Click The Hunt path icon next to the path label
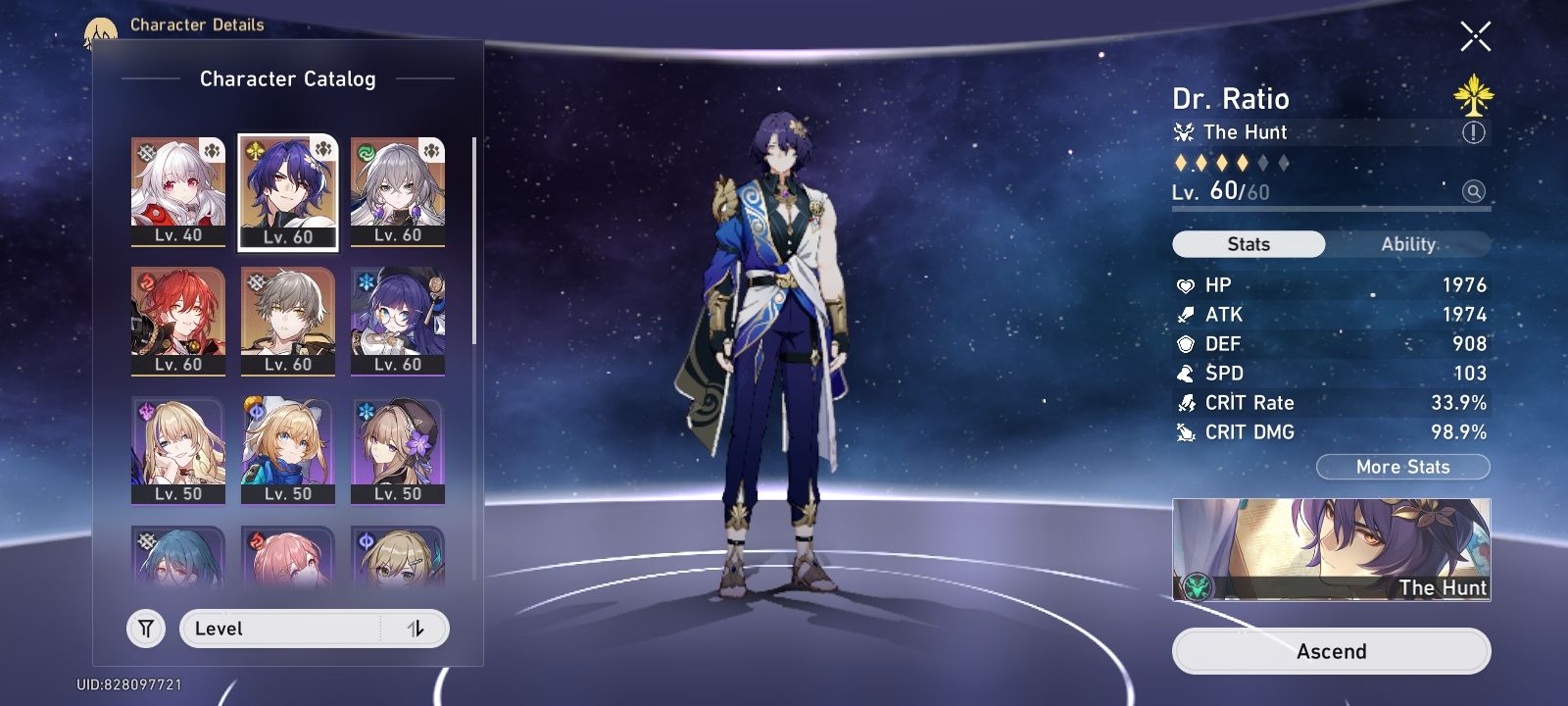Viewport: 1568px width, 706px height. point(1185,132)
